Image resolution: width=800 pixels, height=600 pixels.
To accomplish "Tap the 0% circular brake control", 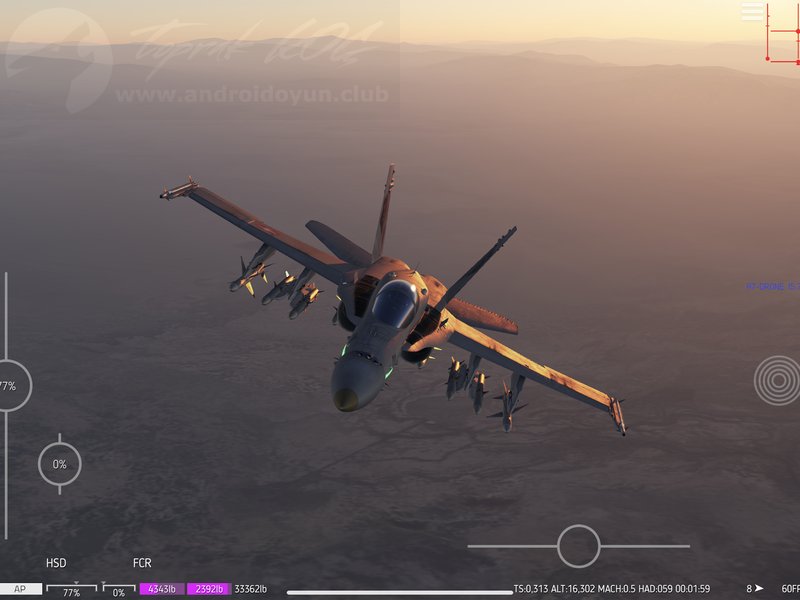I will coord(60,464).
